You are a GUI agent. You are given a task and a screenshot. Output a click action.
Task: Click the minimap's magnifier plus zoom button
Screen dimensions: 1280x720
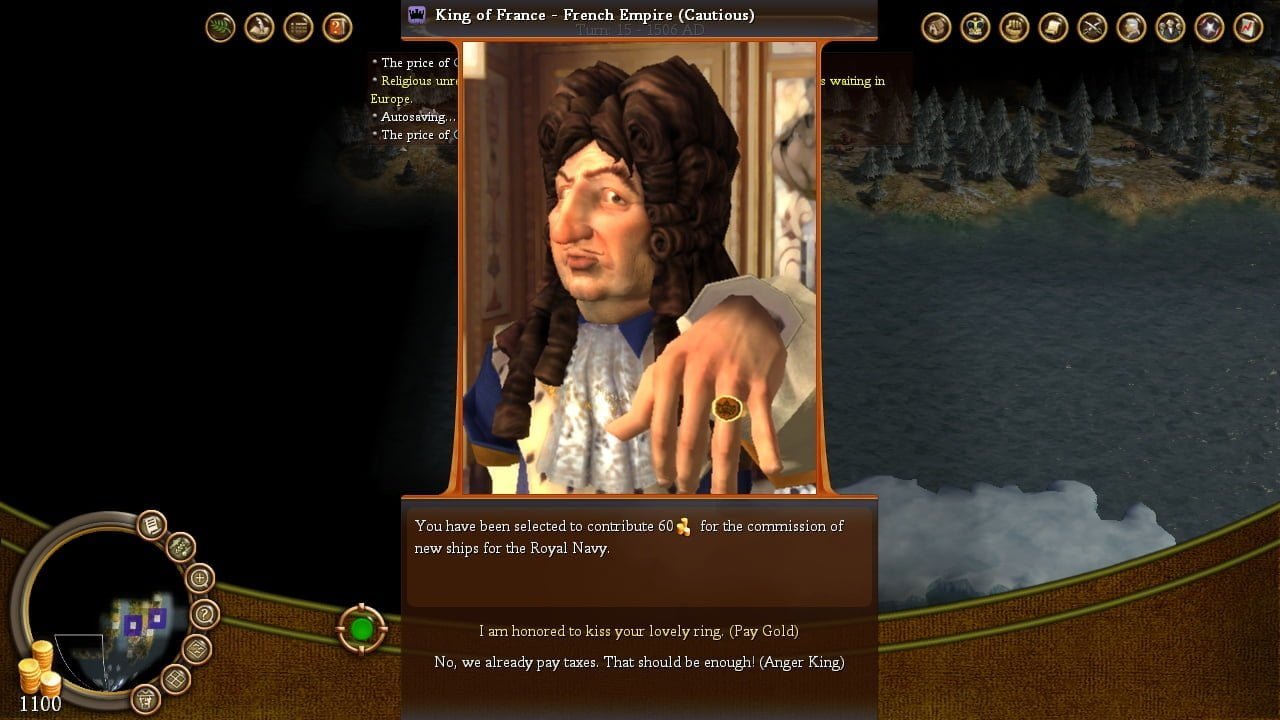coord(200,578)
